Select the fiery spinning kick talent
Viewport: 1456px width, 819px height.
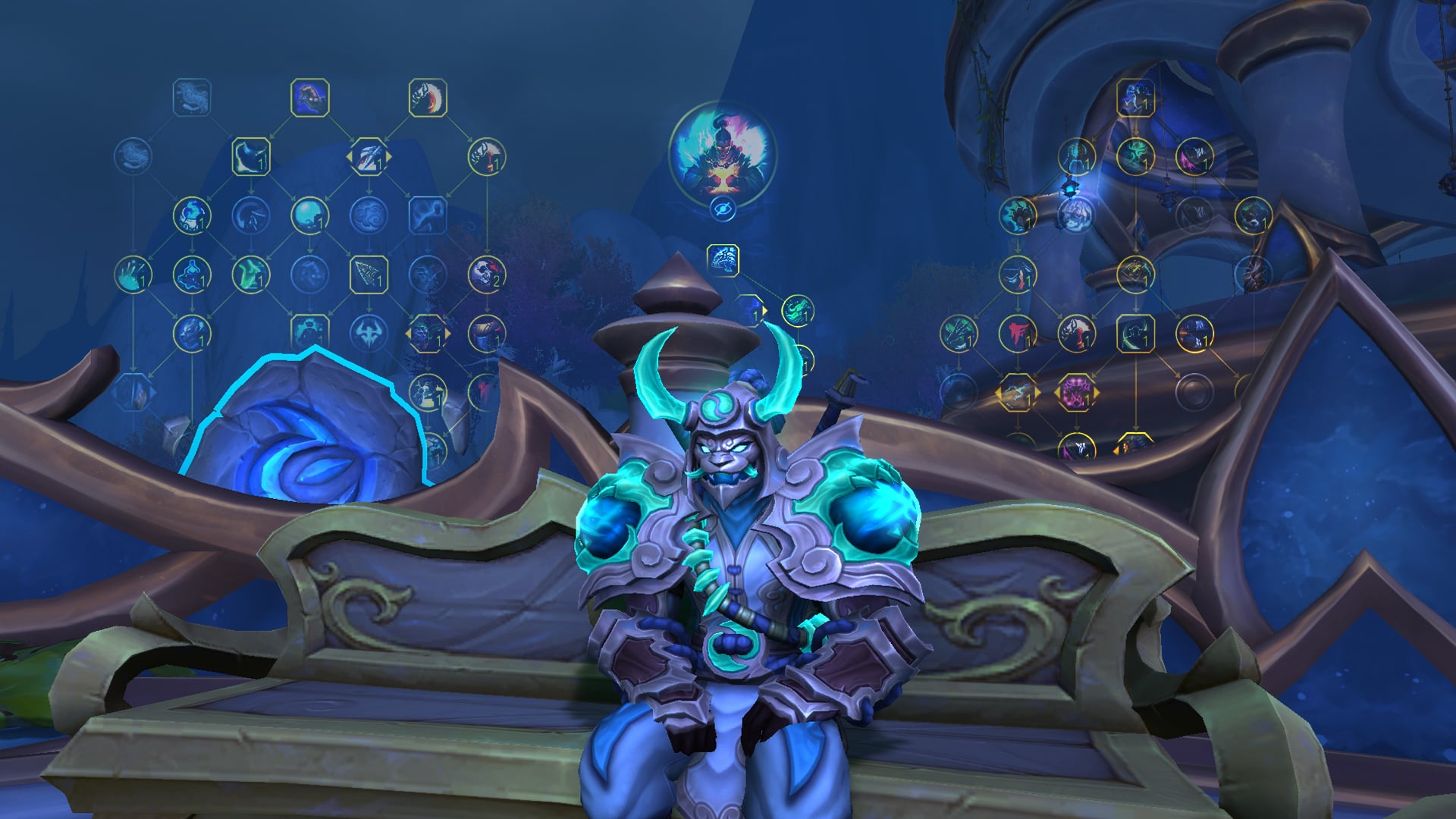click(428, 98)
